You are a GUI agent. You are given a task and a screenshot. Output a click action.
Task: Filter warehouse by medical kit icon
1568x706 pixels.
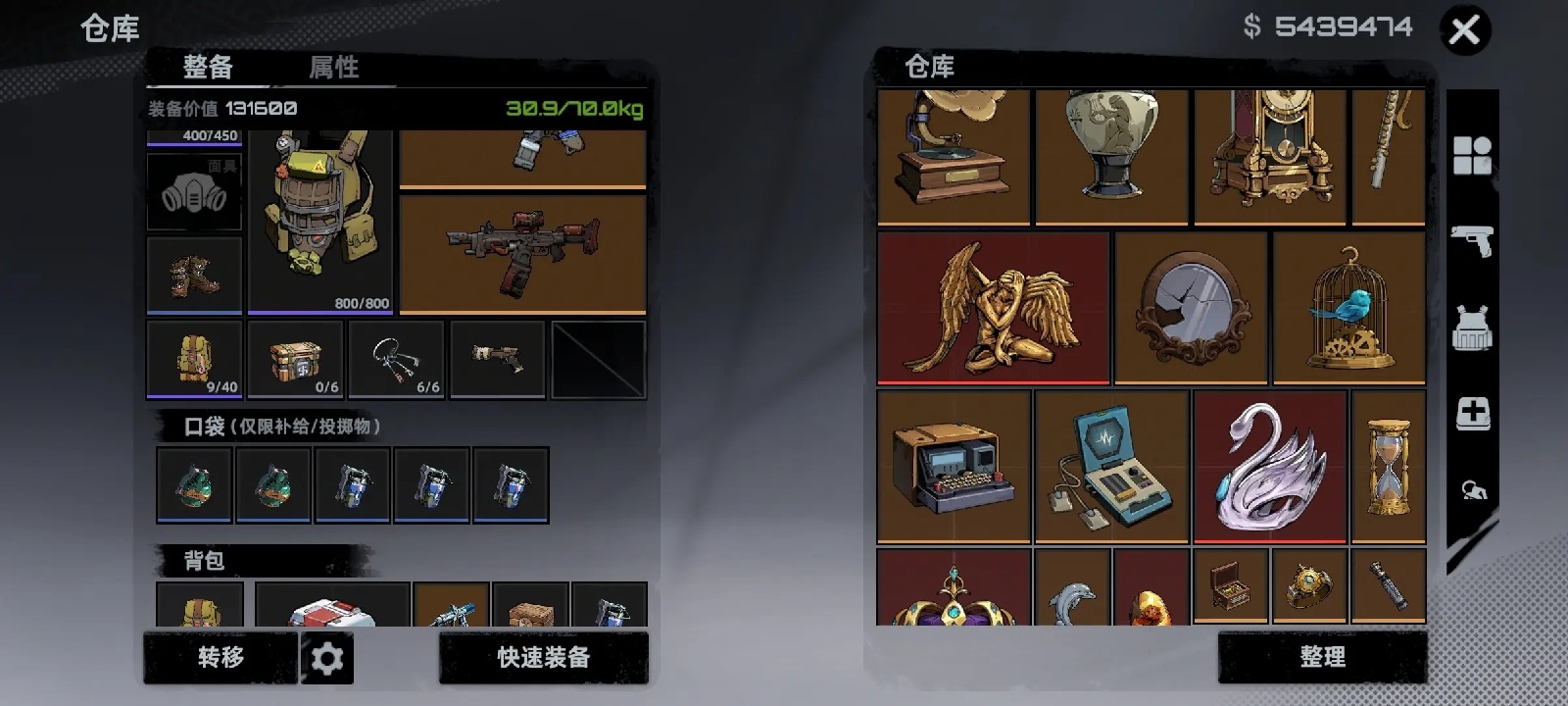pos(1472,414)
